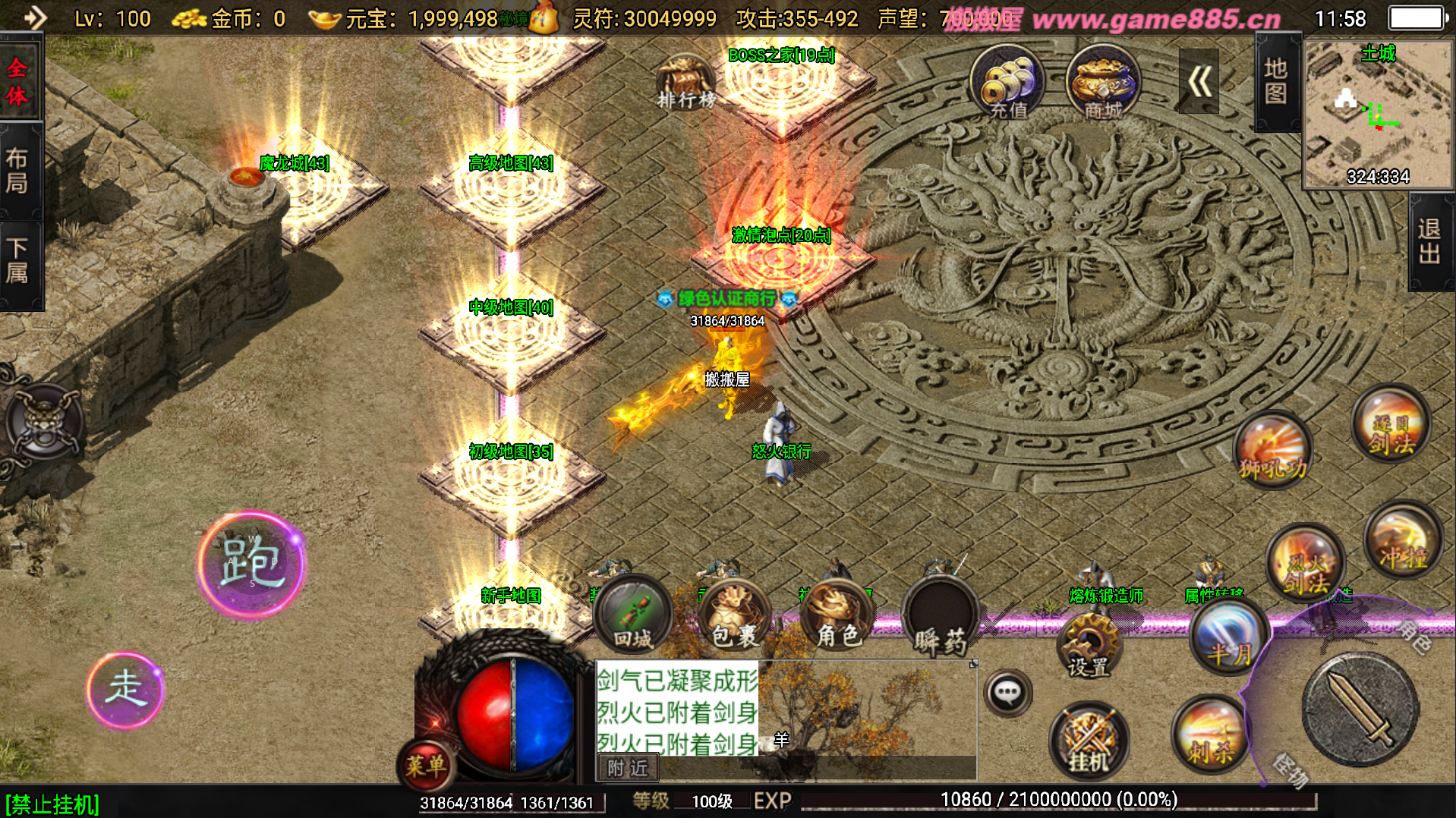Open the 地图 map panel
Image resolution: width=1456 pixels, height=818 pixels.
(1275, 82)
